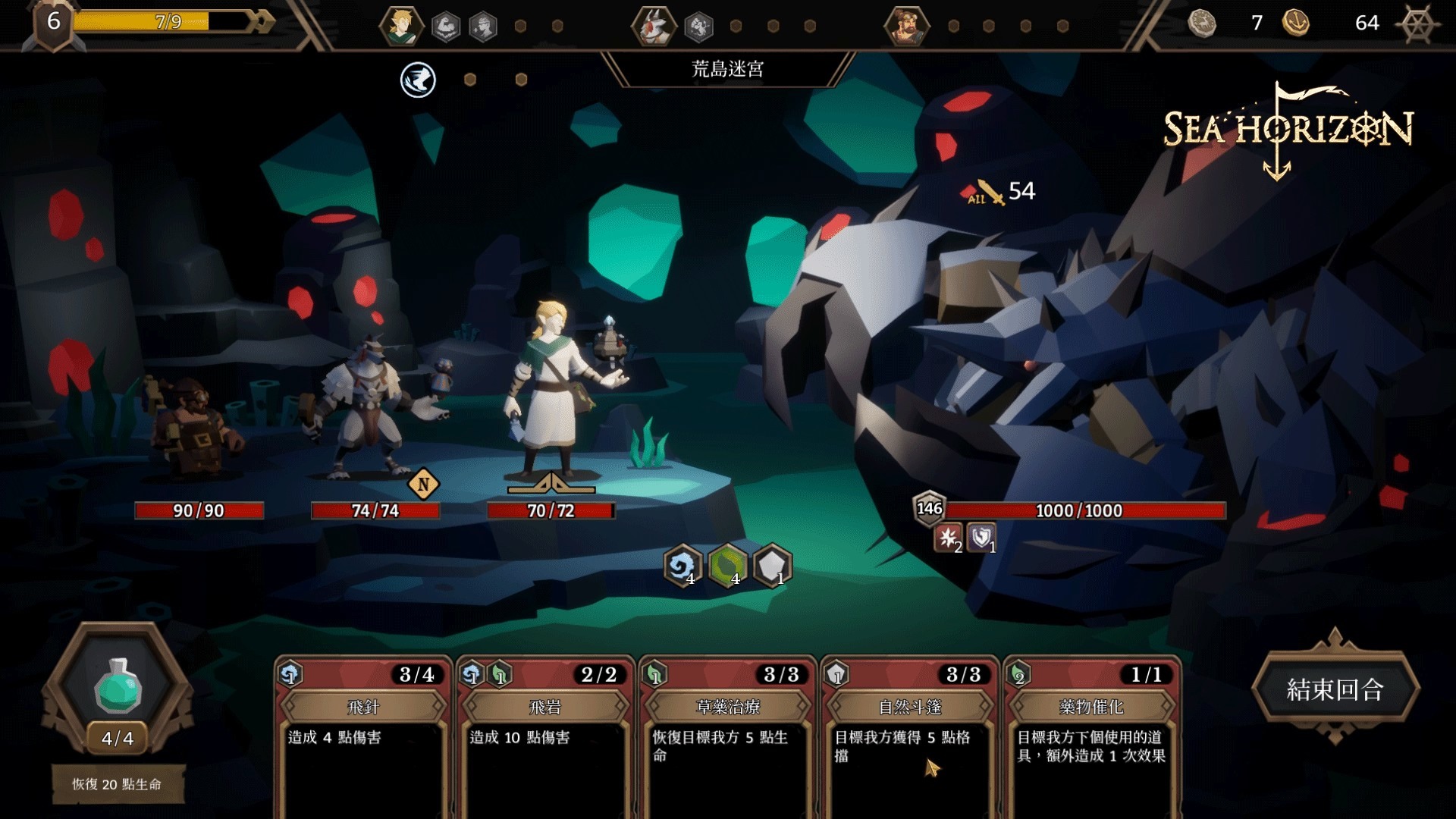
Task: Click the gold coin currency icon
Action: [x=1296, y=23]
